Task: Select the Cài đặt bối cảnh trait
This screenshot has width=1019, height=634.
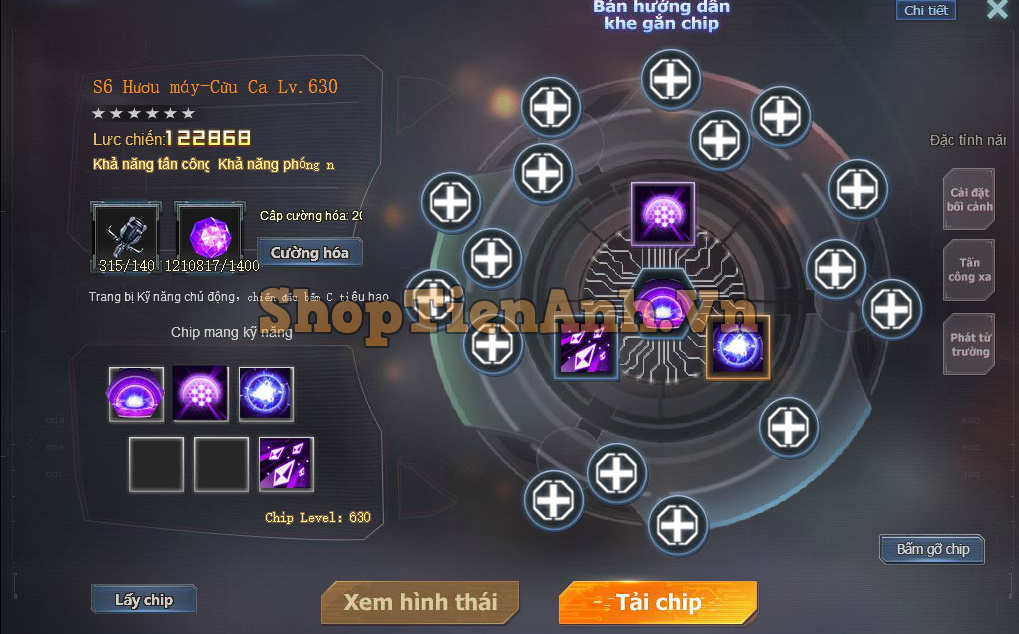Action: pos(970,200)
